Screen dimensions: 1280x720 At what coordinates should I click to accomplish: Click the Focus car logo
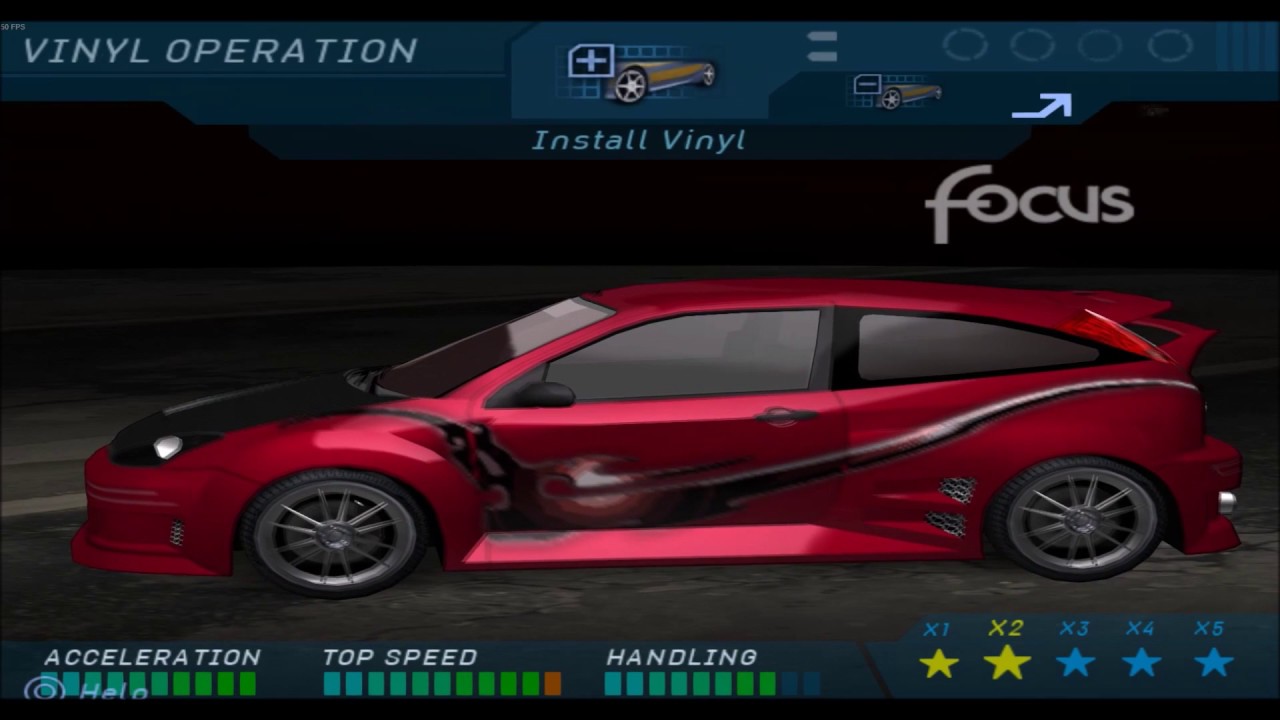(x=1030, y=203)
